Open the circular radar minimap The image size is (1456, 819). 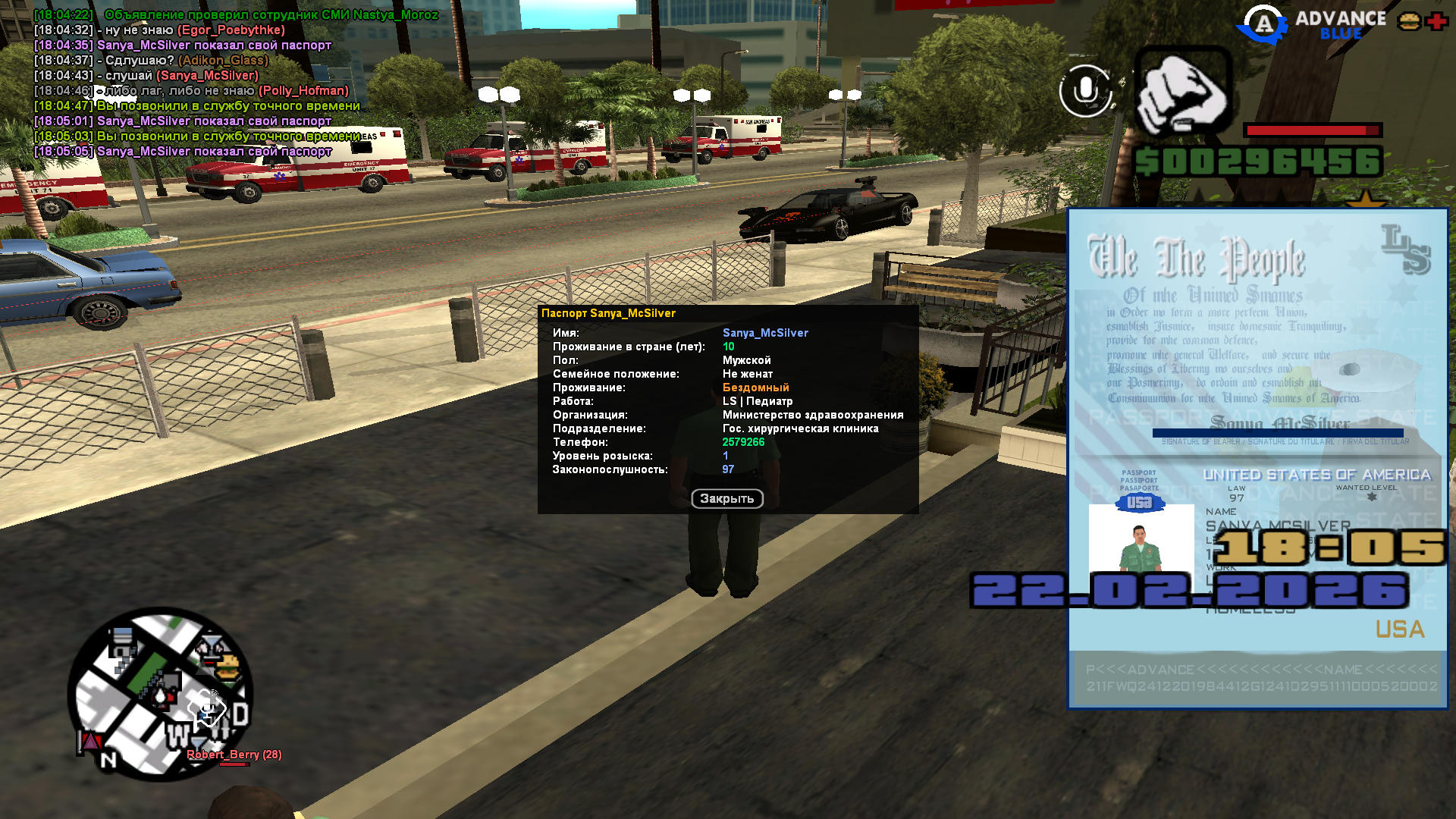pyautogui.click(x=160, y=694)
